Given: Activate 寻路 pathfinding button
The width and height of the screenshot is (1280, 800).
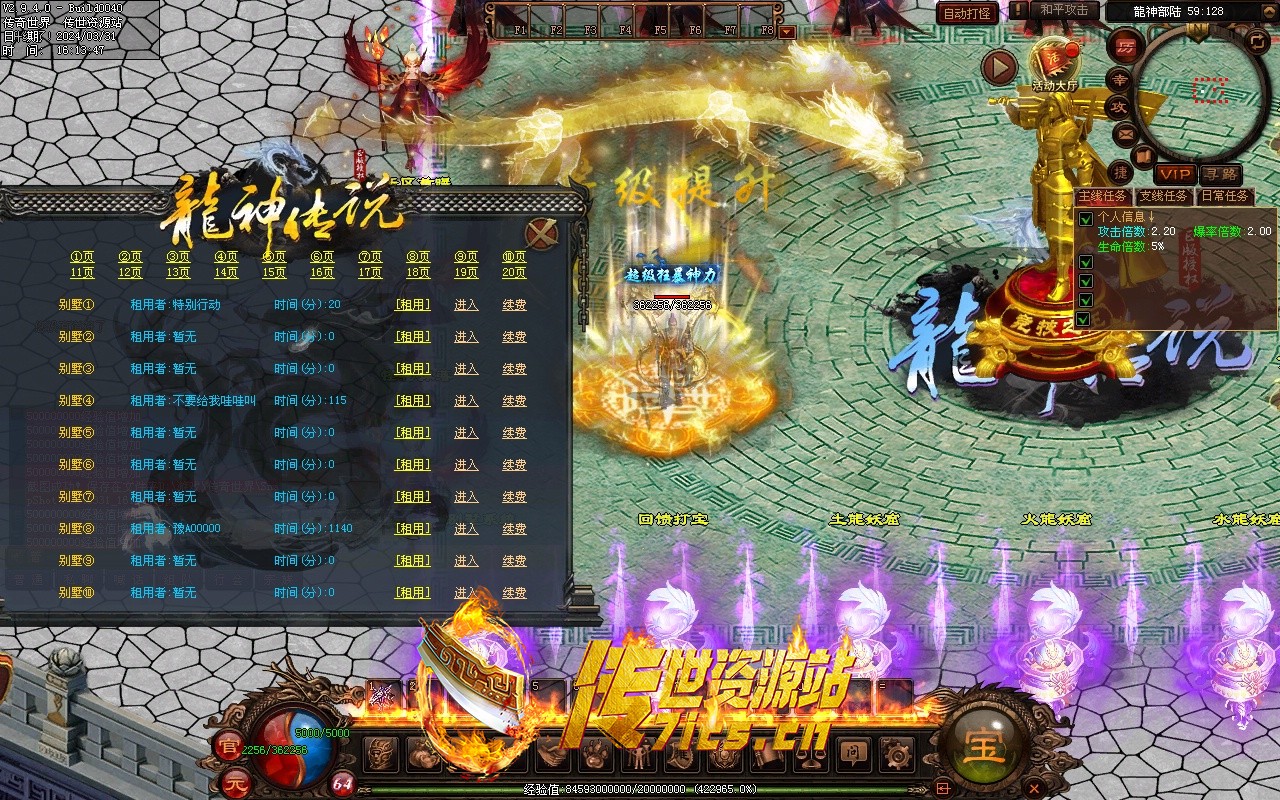Looking at the screenshot, I should tap(1221, 174).
